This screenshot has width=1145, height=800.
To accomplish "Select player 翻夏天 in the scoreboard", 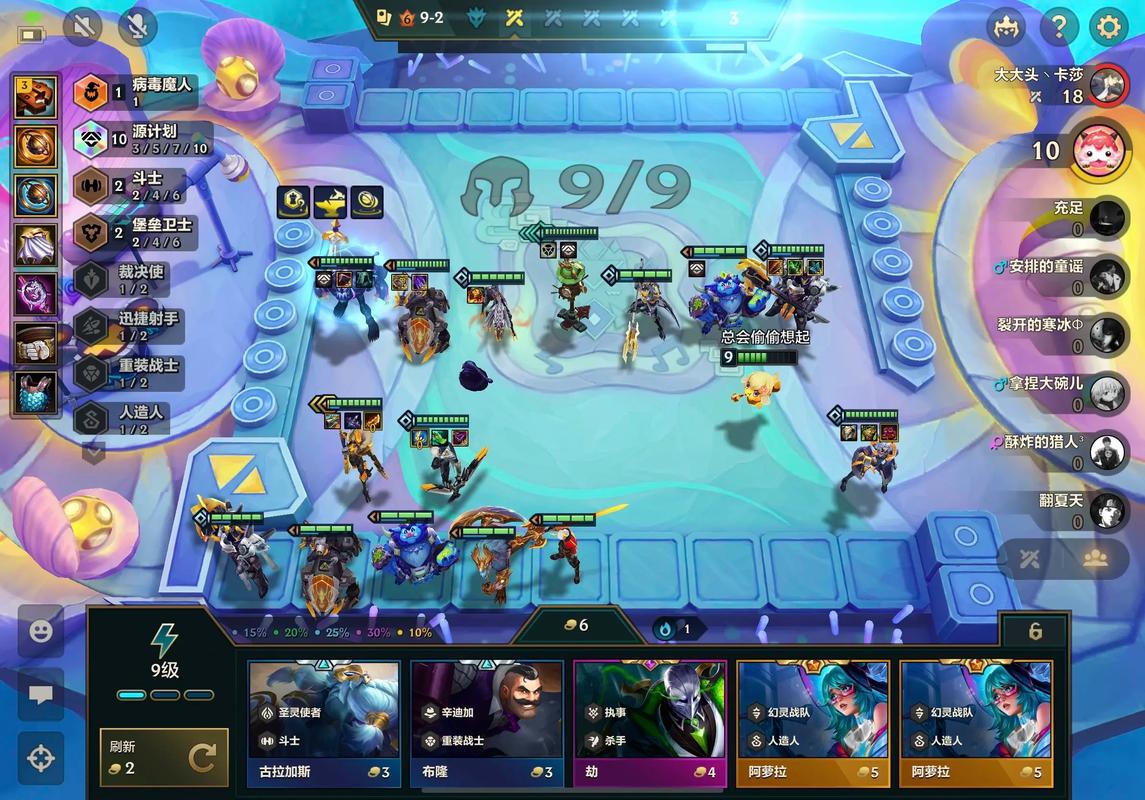I will [1106, 509].
